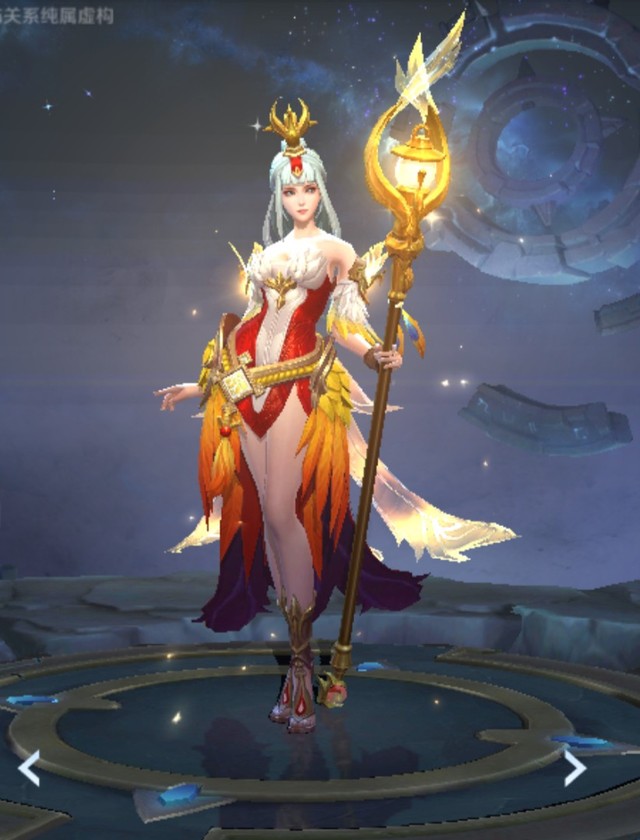Show the previous skin with left arrow
The width and height of the screenshot is (640, 840).
coord(29,768)
